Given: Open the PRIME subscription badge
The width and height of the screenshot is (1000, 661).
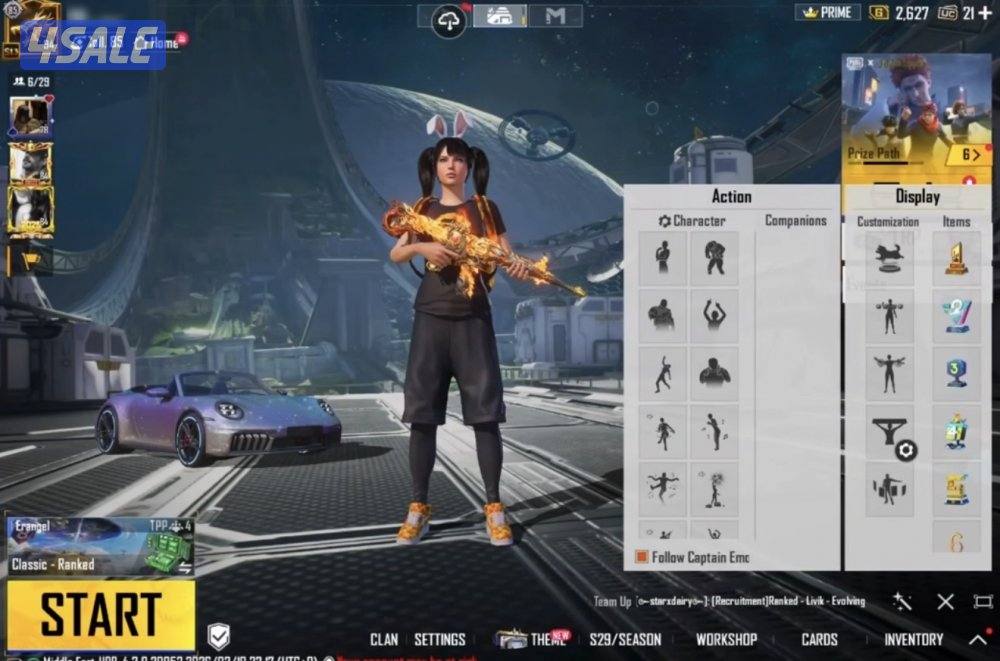Looking at the screenshot, I should [828, 12].
